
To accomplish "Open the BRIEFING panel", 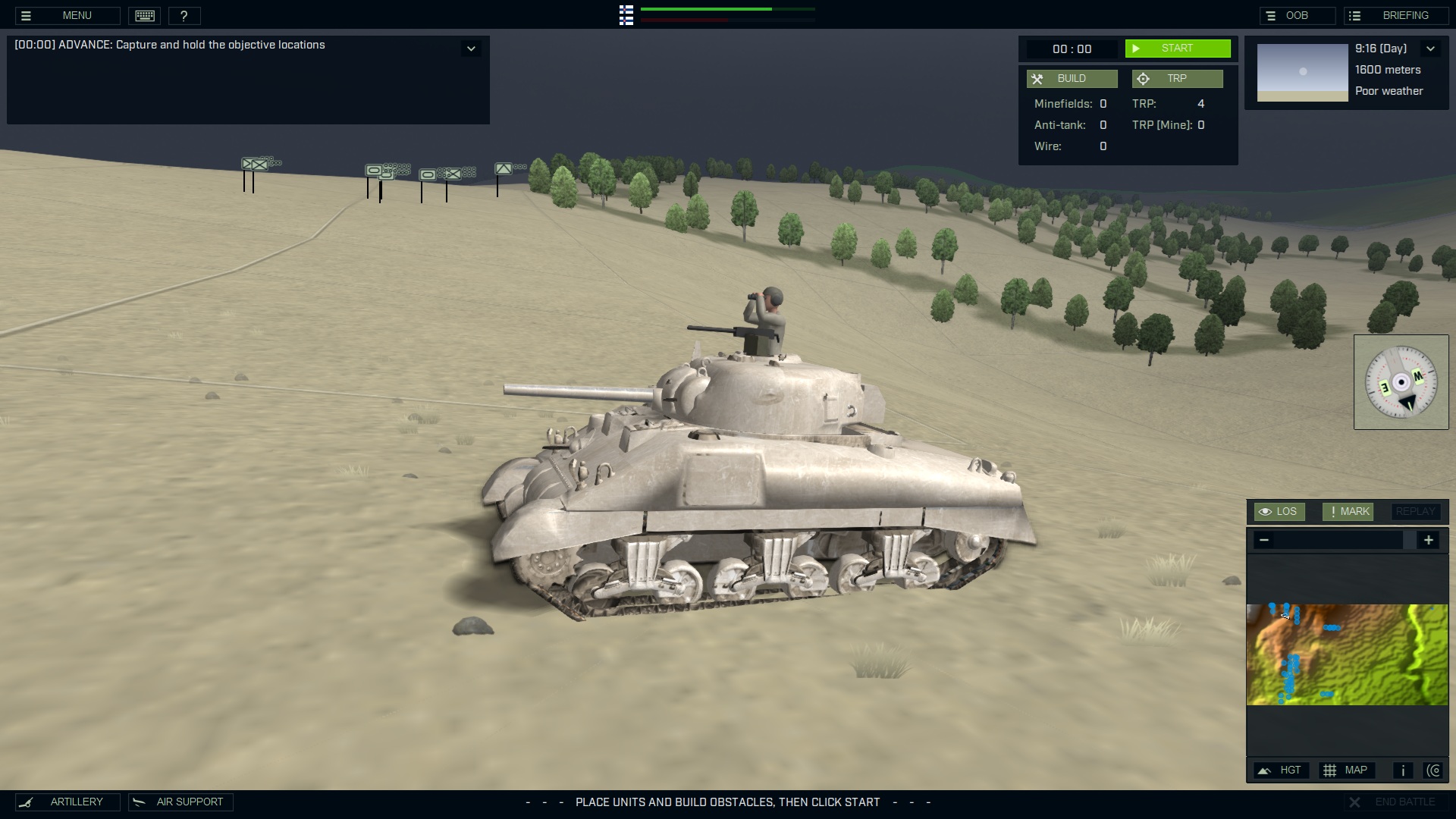I will pyautogui.click(x=1398, y=14).
